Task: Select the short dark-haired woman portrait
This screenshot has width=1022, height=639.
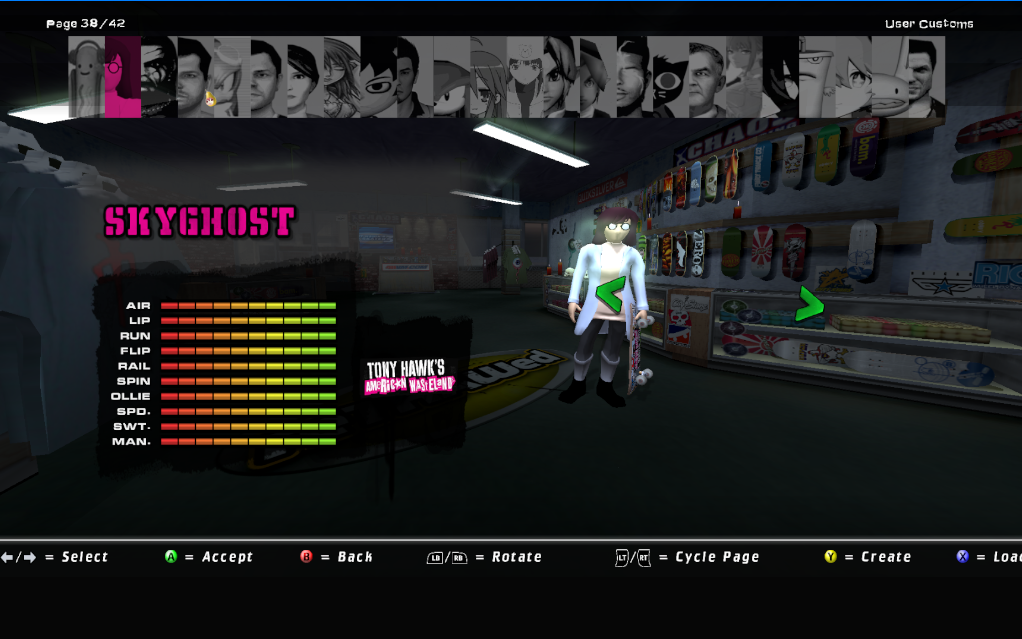Action: click(305, 77)
